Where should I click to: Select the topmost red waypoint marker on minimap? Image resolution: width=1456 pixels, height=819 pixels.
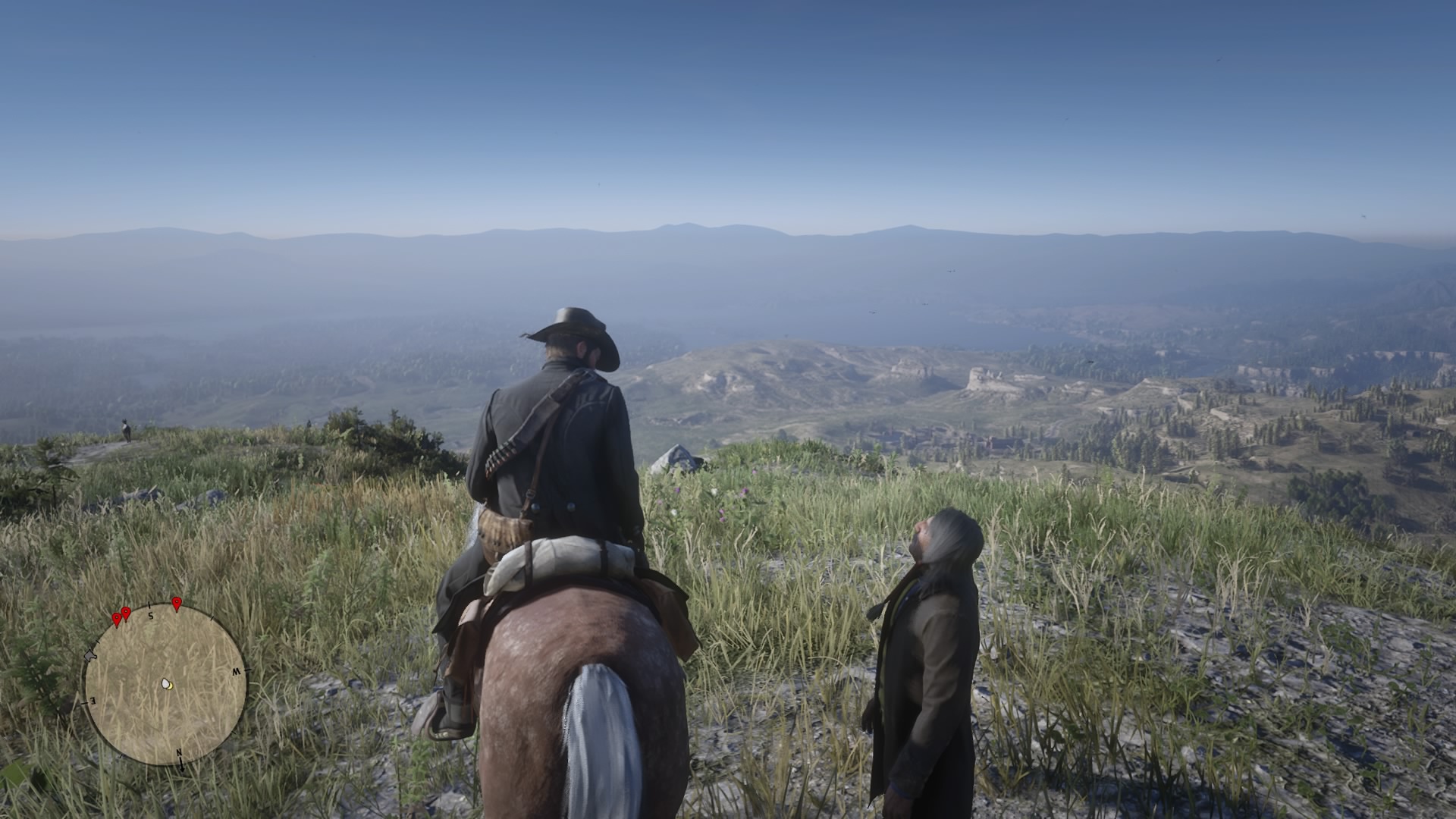pyautogui.click(x=177, y=604)
